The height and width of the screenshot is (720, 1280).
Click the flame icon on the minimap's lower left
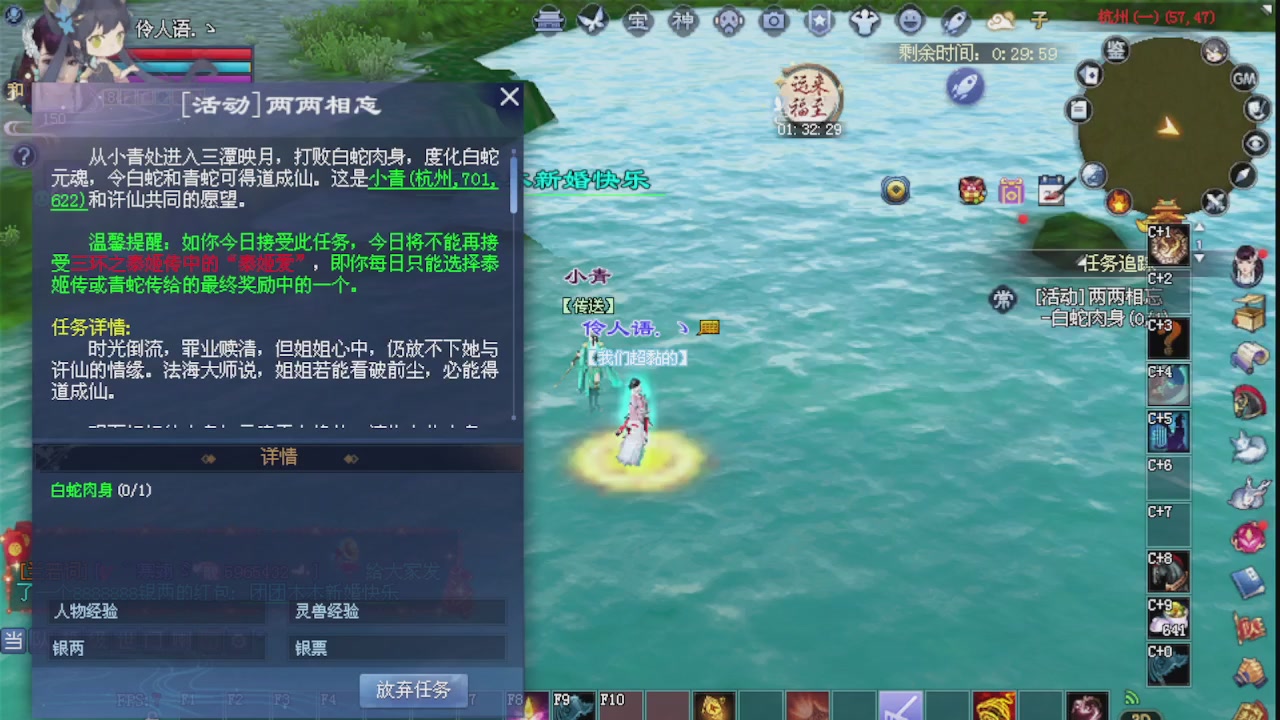pyautogui.click(x=1118, y=203)
